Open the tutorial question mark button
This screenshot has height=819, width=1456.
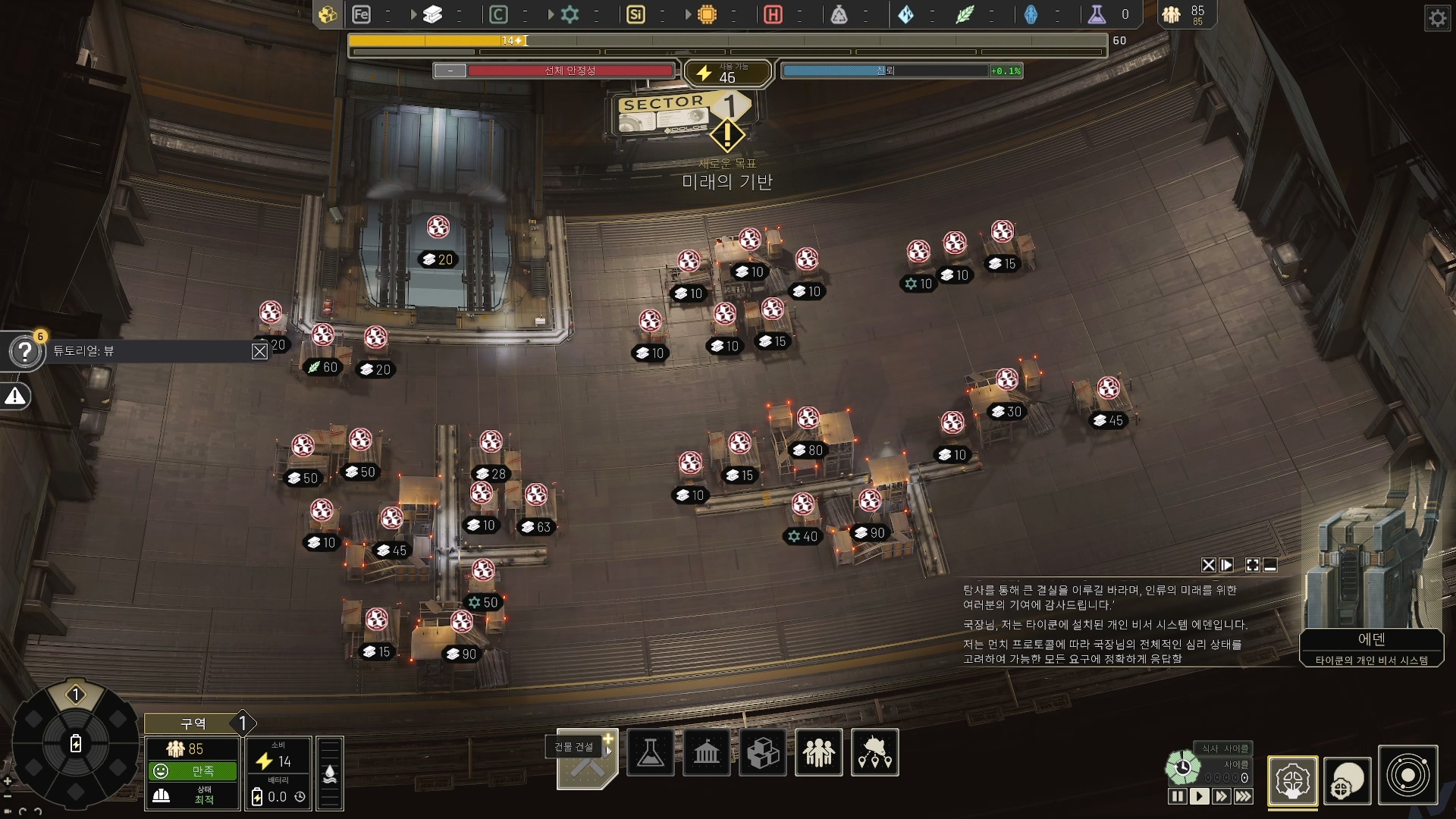(x=24, y=352)
